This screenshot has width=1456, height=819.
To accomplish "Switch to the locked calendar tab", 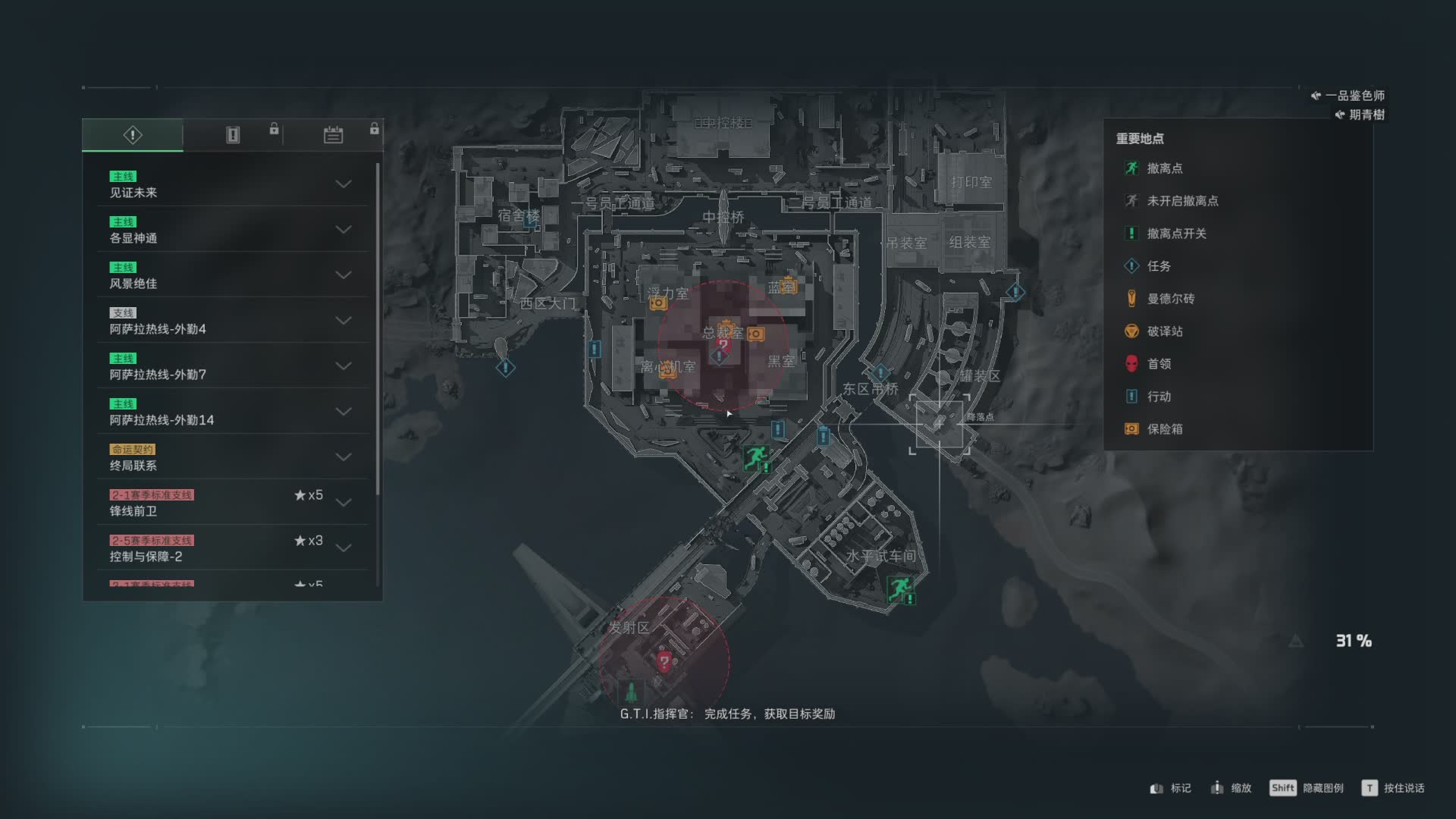I will pyautogui.click(x=333, y=135).
